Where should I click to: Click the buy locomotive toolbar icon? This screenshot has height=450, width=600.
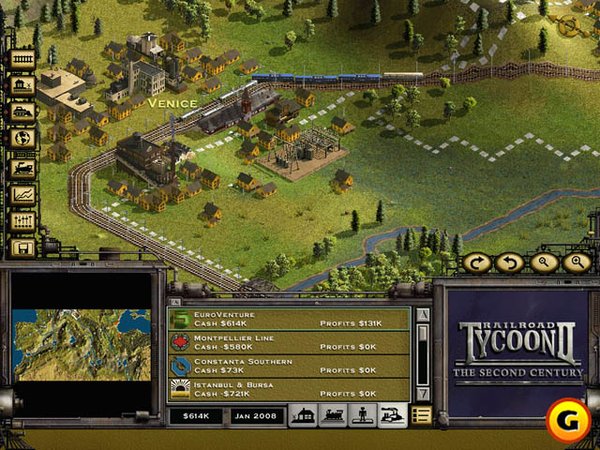pyautogui.click(x=22, y=166)
